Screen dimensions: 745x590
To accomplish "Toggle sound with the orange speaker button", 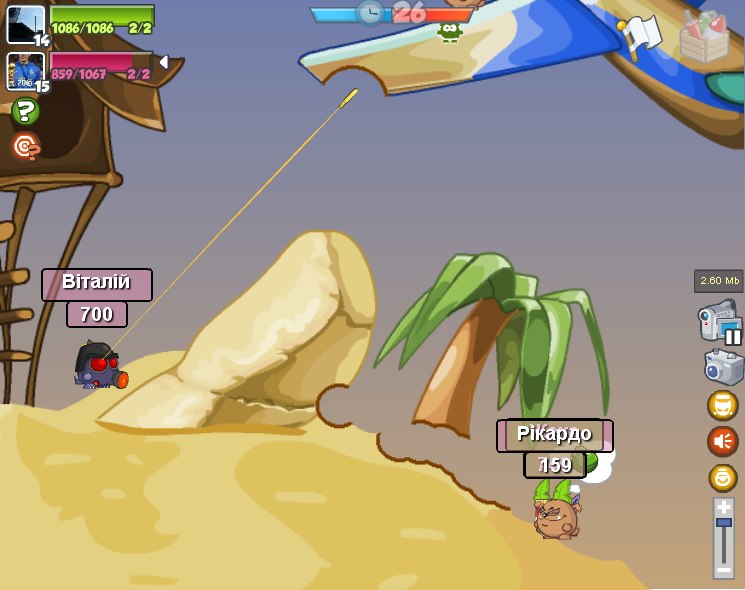I will 723,441.
